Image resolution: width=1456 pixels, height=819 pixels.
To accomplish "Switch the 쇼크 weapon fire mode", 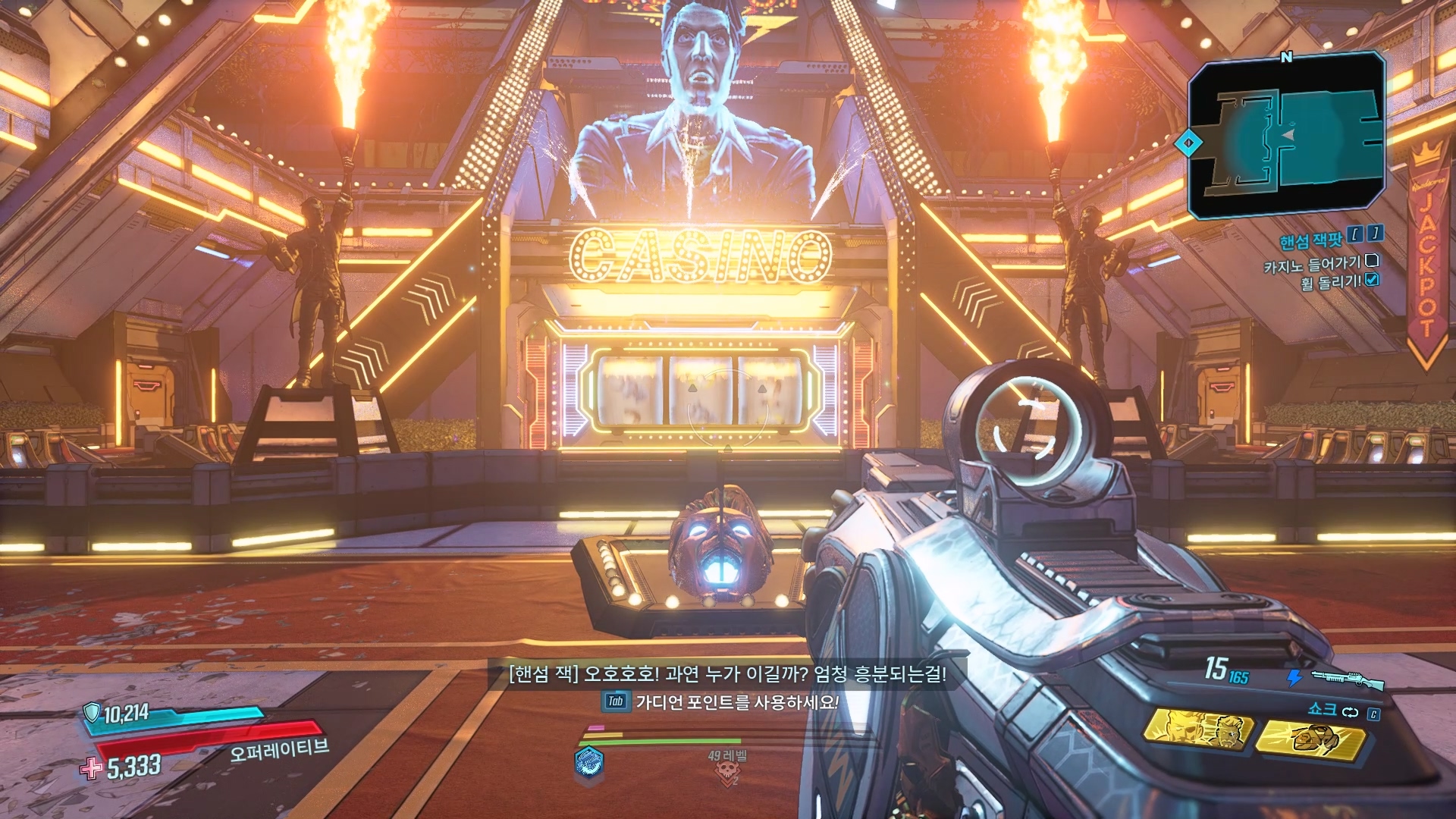I will coord(1351,712).
